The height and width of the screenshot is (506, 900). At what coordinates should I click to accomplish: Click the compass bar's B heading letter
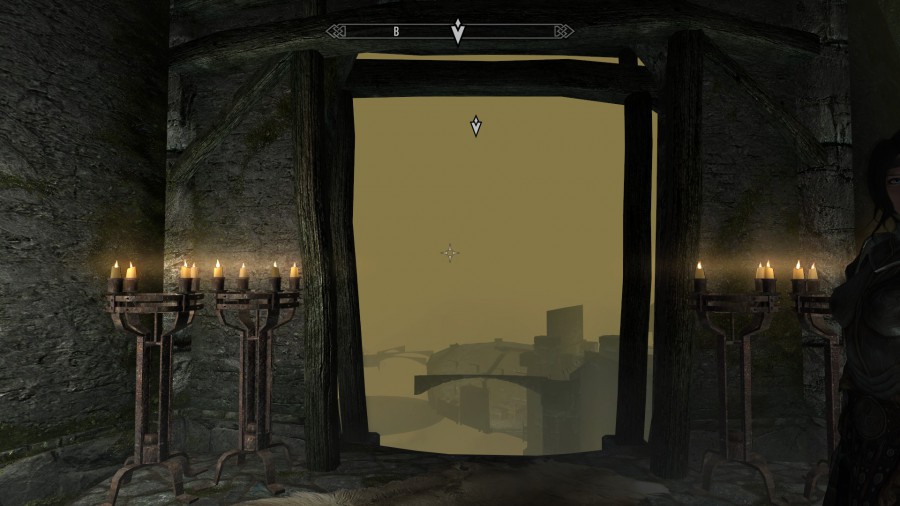396,31
